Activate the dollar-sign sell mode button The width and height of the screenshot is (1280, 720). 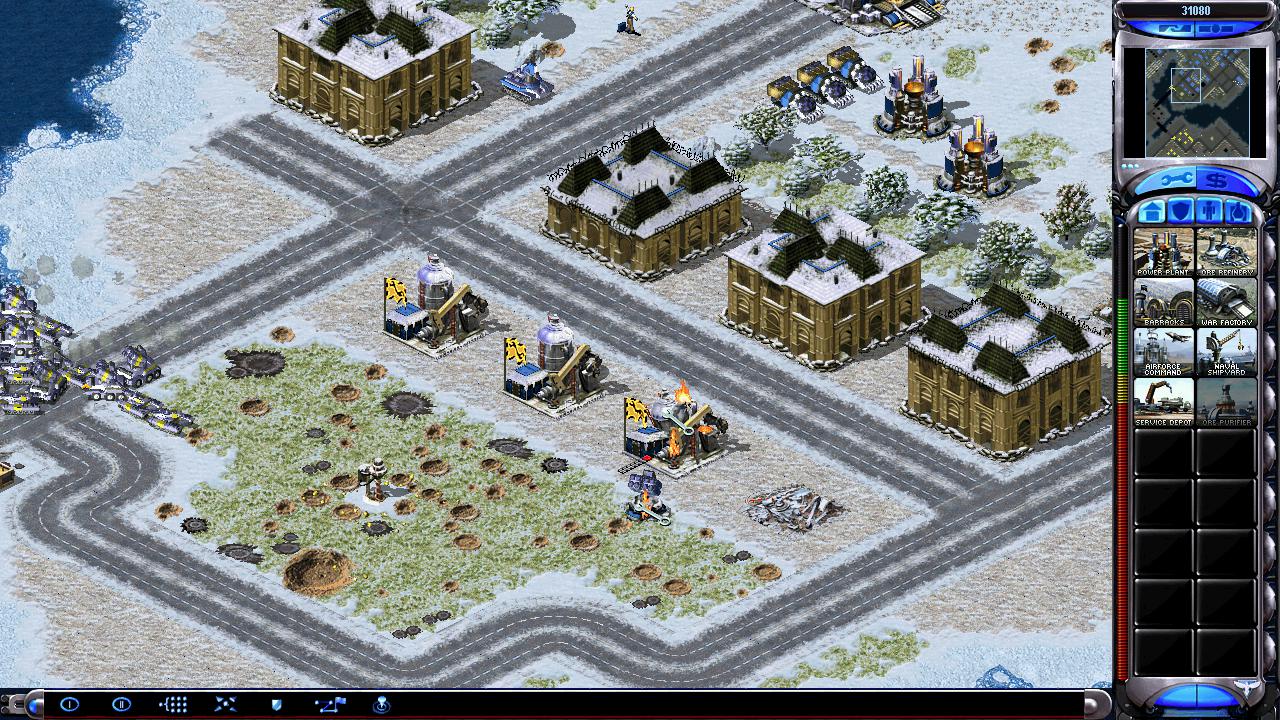coord(1216,181)
